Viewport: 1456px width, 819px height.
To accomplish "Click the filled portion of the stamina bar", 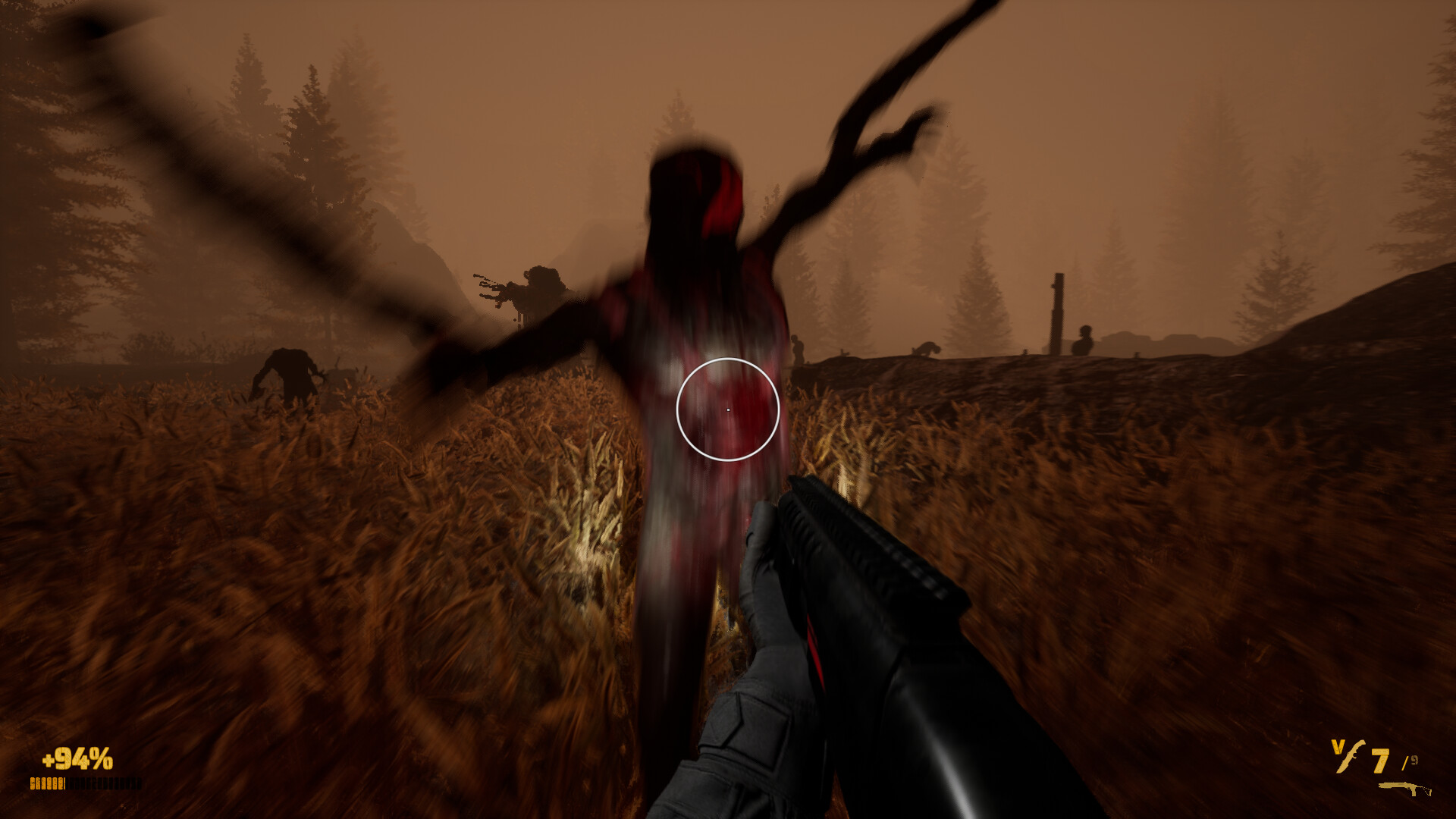I will (47, 783).
